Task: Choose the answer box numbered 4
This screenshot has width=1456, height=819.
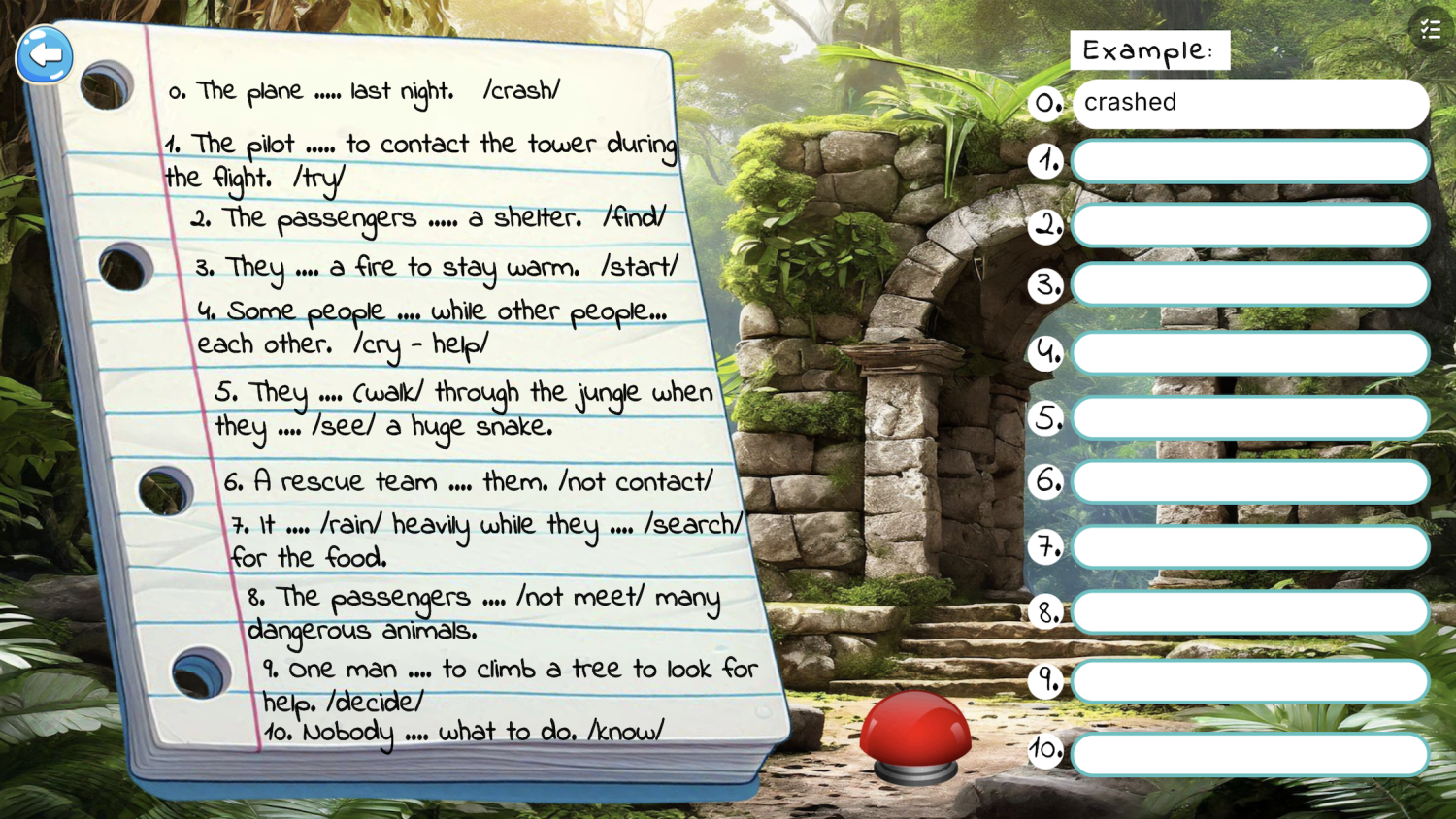Action: pyautogui.click(x=1249, y=353)
